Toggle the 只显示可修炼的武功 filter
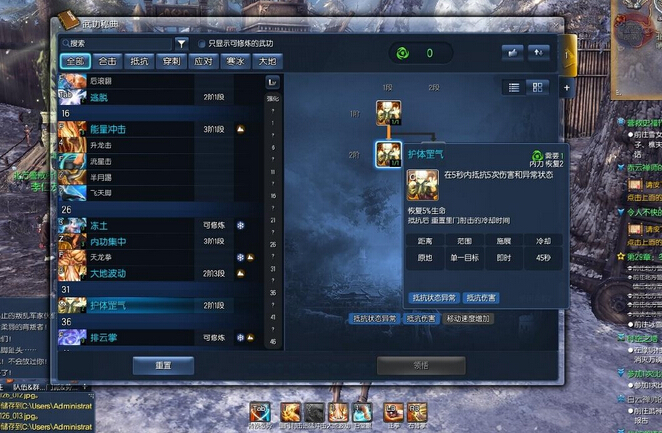662x433 pixels. pyautogui.click(x=202, y=44)
